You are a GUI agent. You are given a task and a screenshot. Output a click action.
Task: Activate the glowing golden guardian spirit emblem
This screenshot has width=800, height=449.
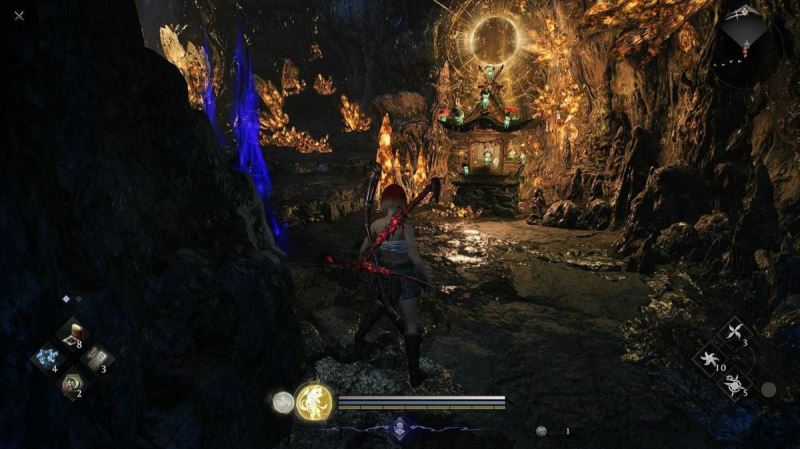314,402
